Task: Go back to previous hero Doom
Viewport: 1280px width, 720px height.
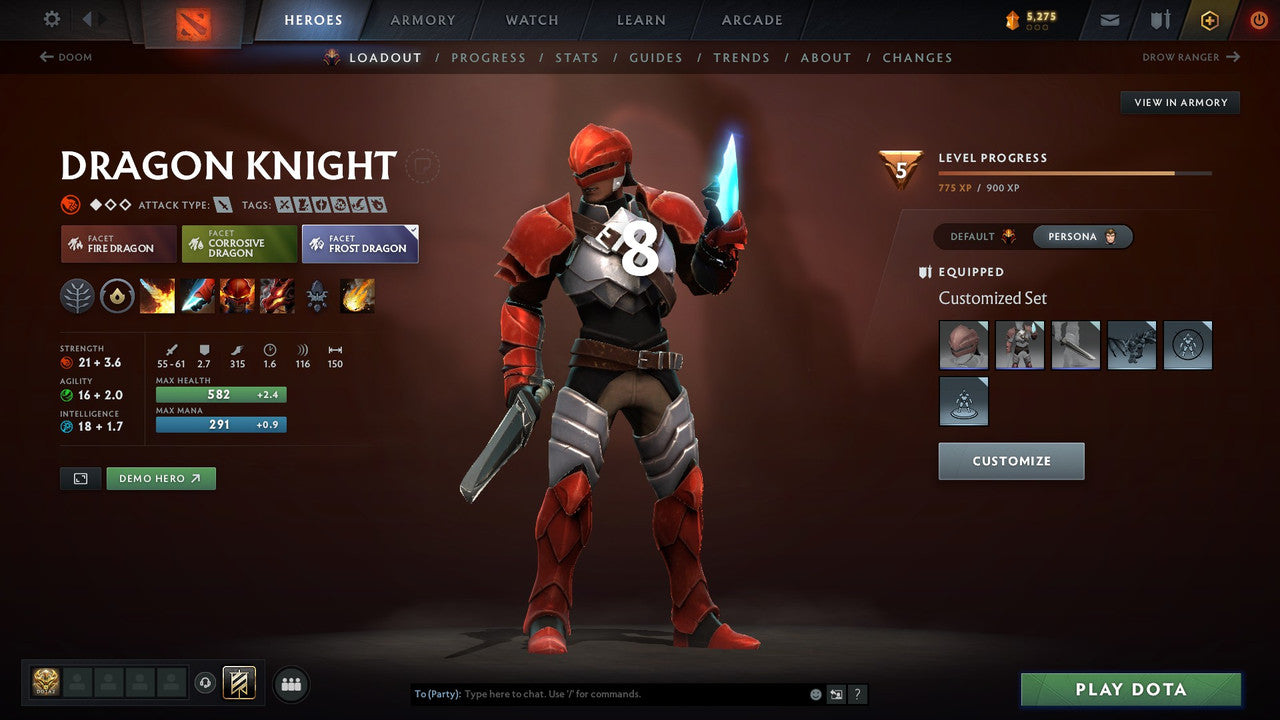Action: (x=66, y=57)
